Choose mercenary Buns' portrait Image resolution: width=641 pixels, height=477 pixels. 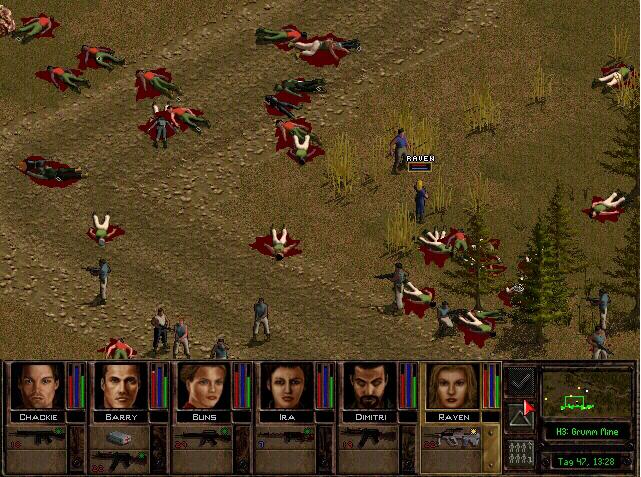[x=203, y=386]
